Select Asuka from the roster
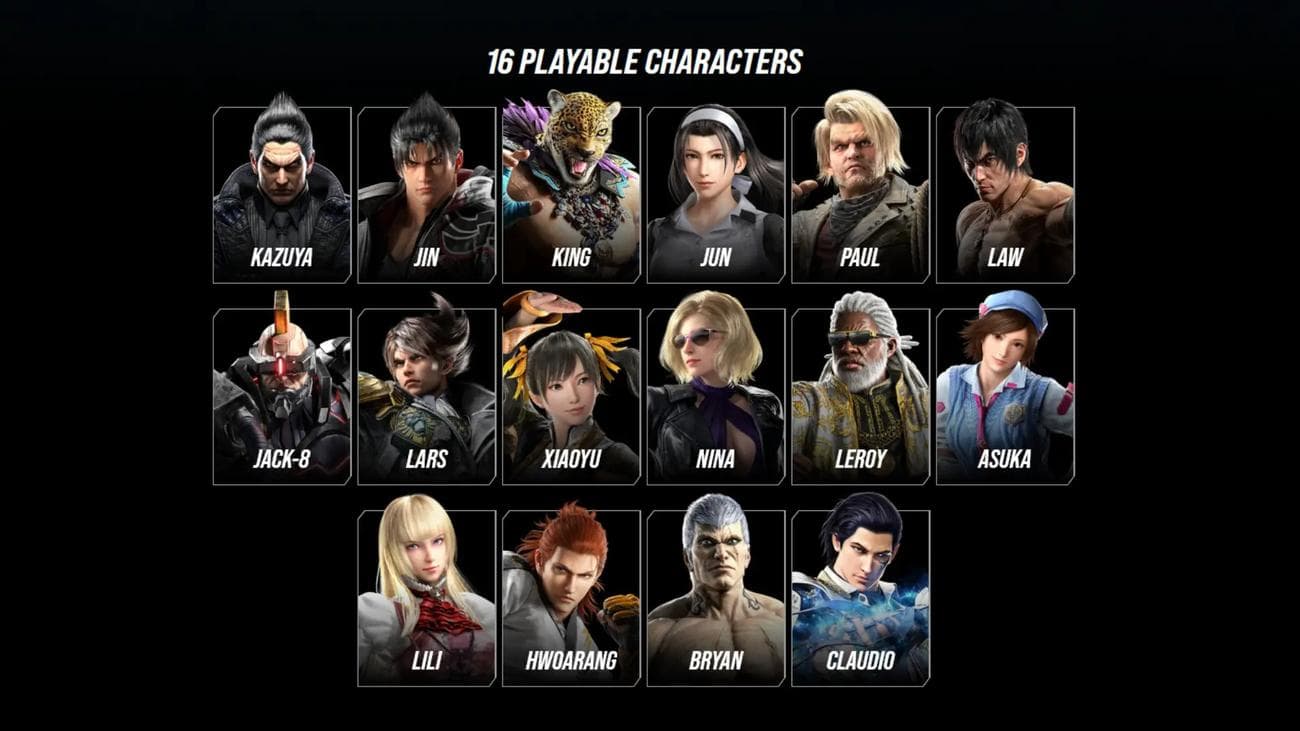This screenshot has width=1300, height=731. click(x=1005, y=397)
